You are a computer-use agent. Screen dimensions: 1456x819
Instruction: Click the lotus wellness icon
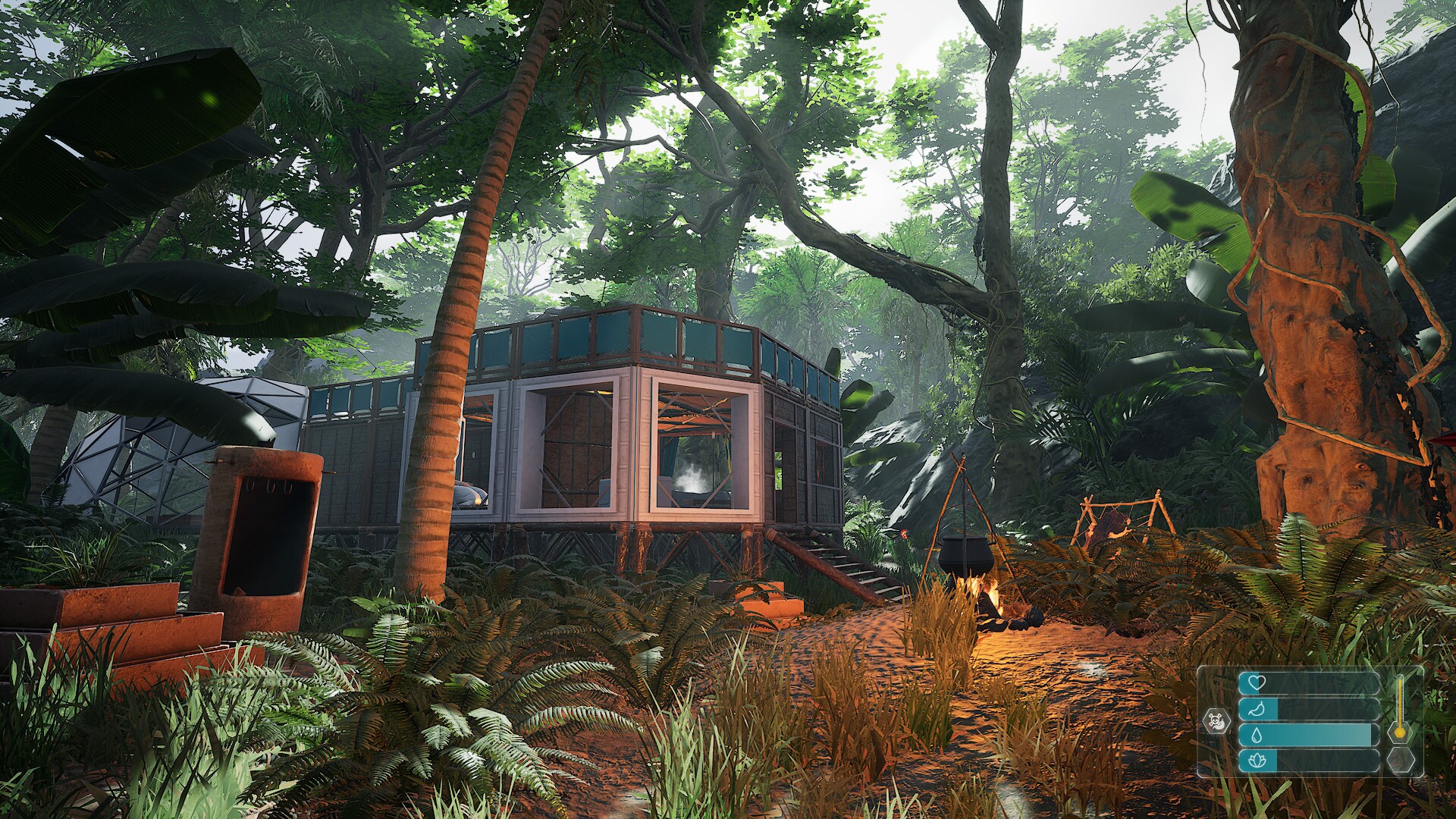tap(1257, 761)
